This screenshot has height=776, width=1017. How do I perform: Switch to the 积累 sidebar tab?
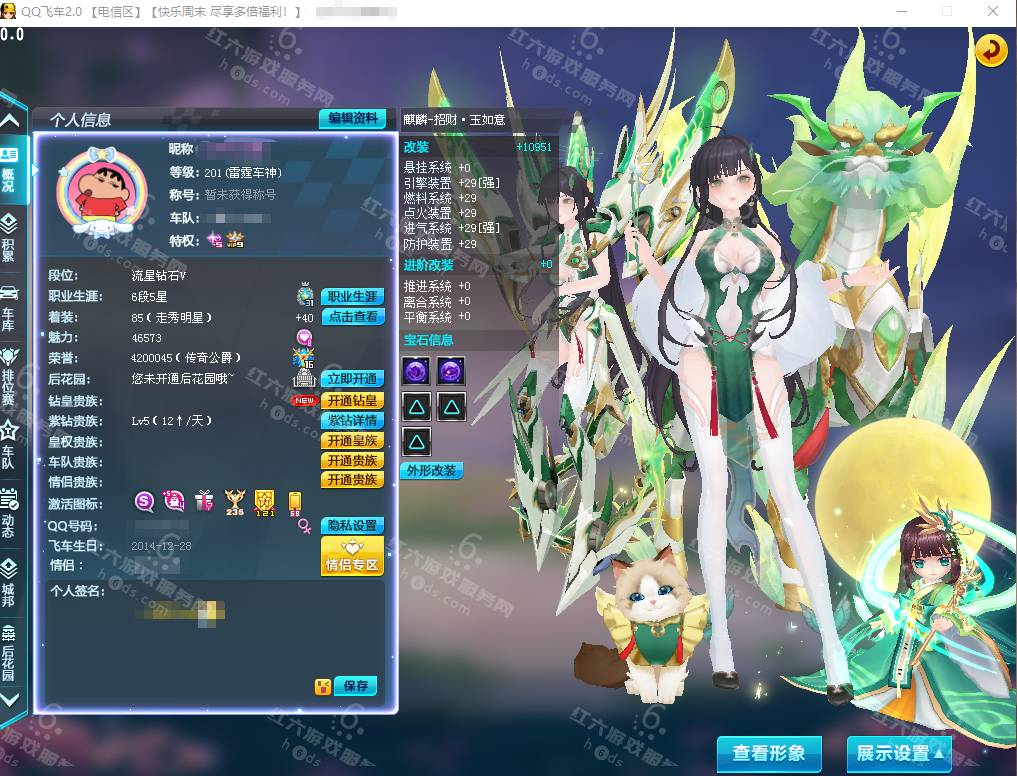tap(9, 238)
